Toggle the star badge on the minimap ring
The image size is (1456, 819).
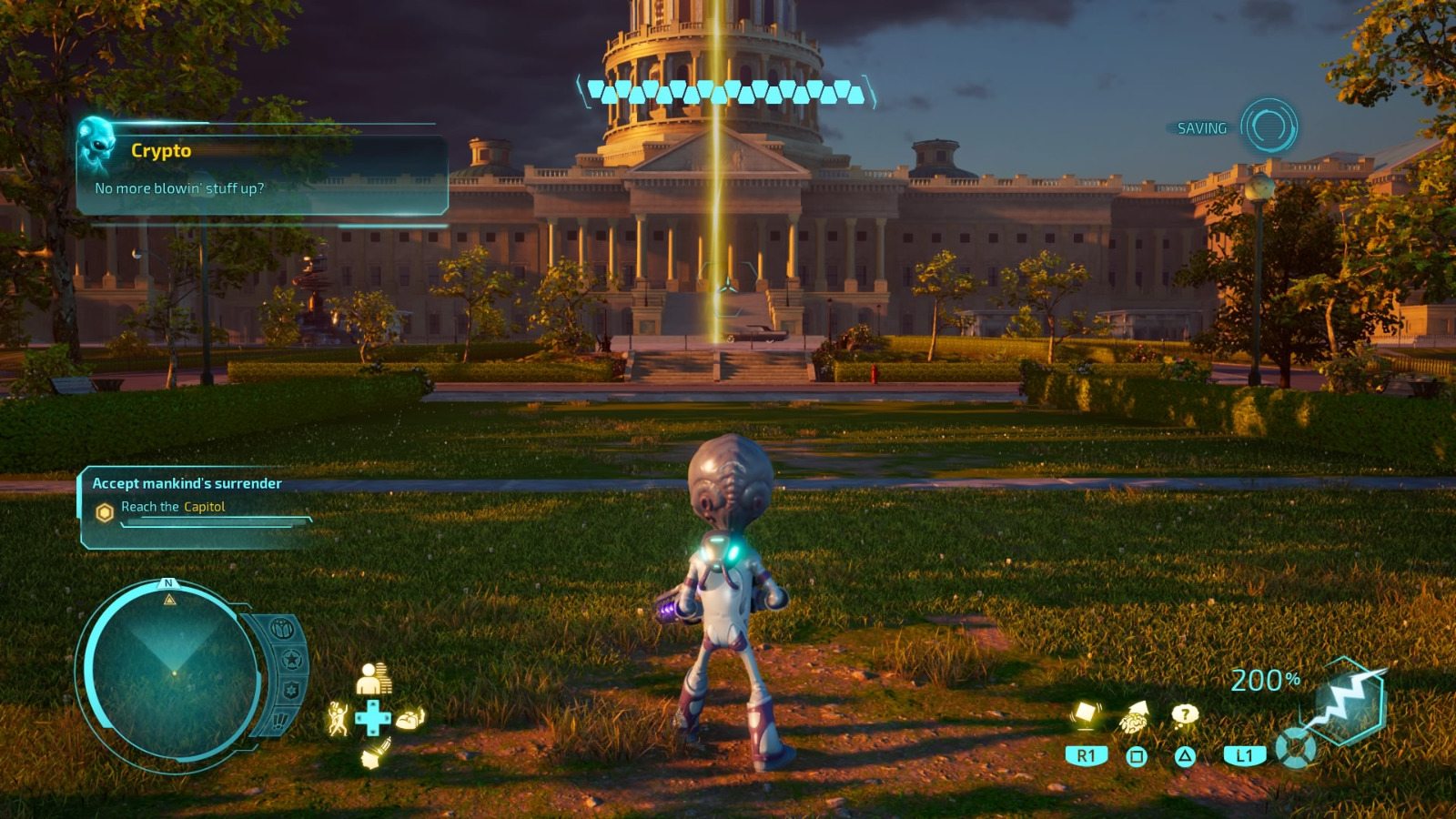point(291,658)
